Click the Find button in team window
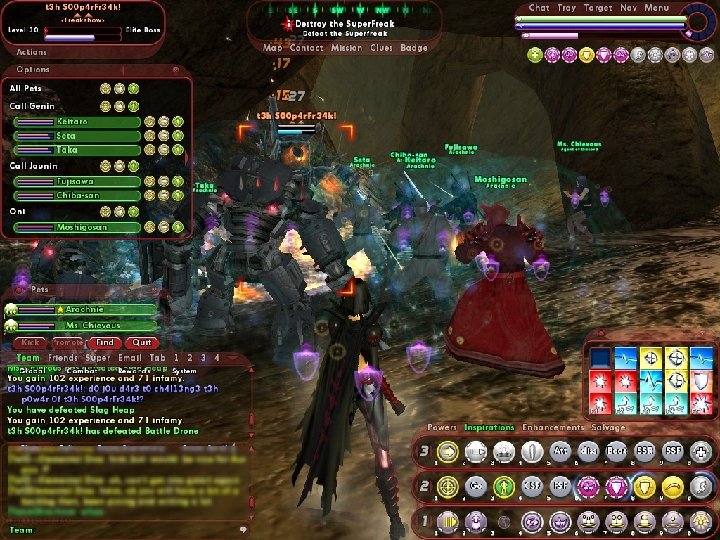This screenshot has height=540, width=720. click(x=106, y=342)
